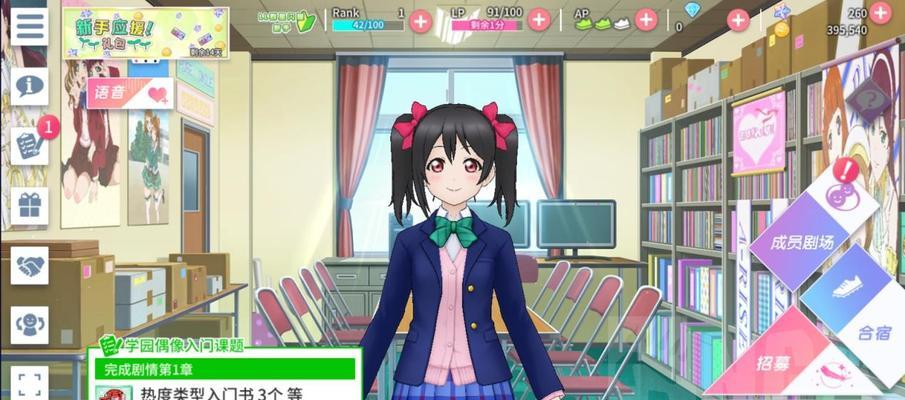
Task: Toggle the fullscreen corner-brackets view
Action: coord(30,383)
